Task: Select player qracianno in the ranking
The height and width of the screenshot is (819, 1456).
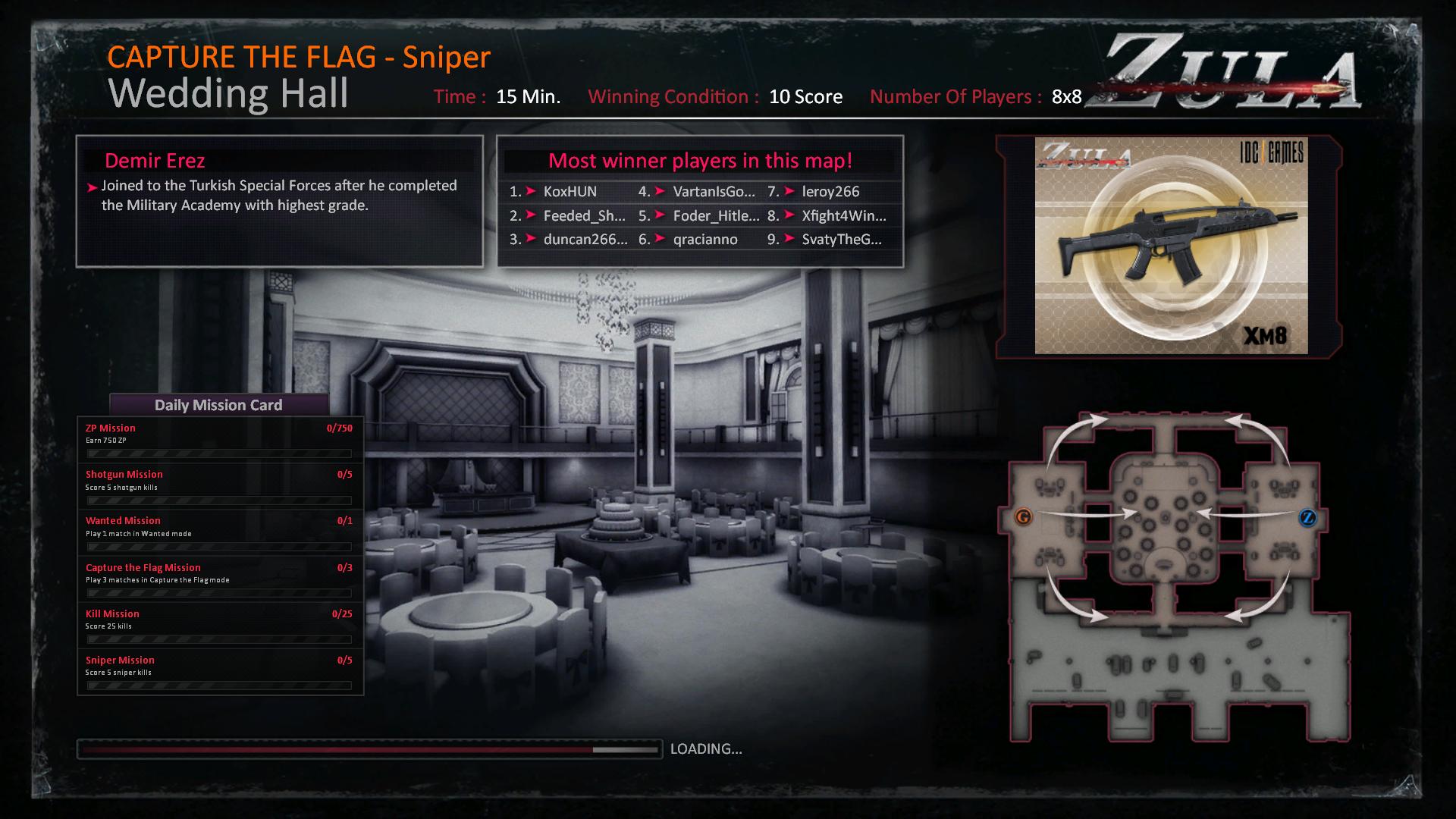Action: [704, 240]
